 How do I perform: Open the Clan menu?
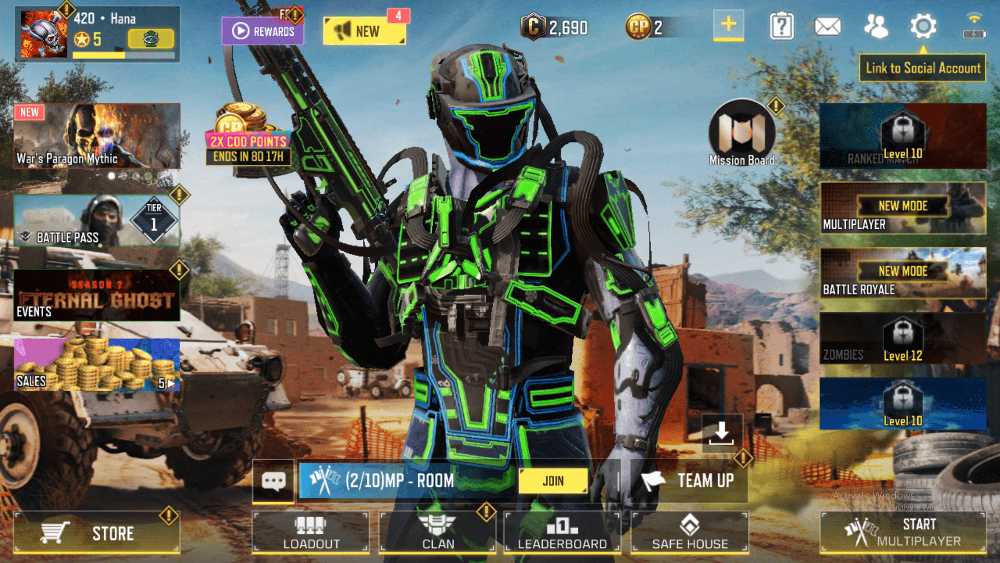tap(438, 532)
